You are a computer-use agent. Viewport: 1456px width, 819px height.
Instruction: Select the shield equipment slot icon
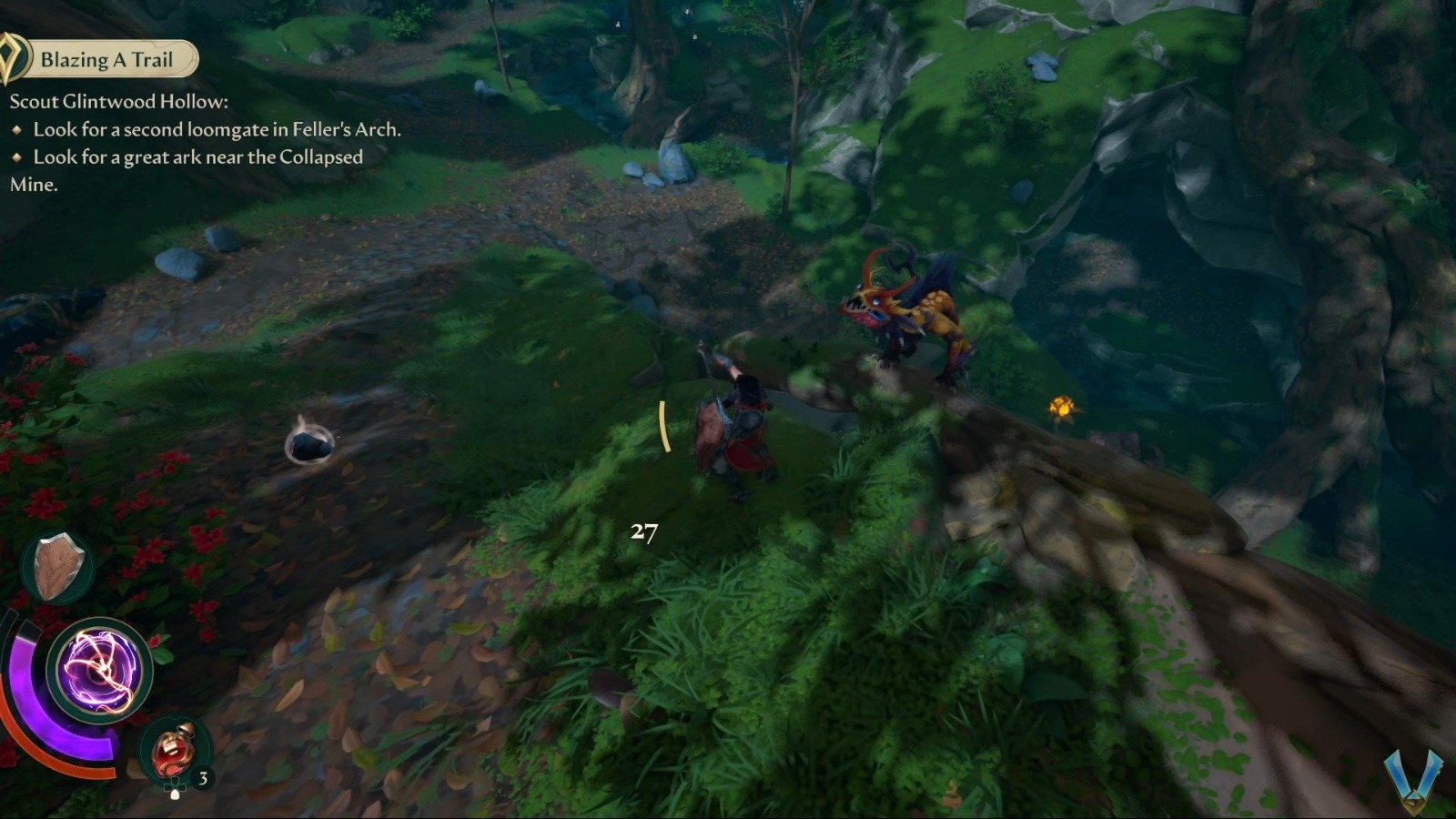tap(57, 566)
